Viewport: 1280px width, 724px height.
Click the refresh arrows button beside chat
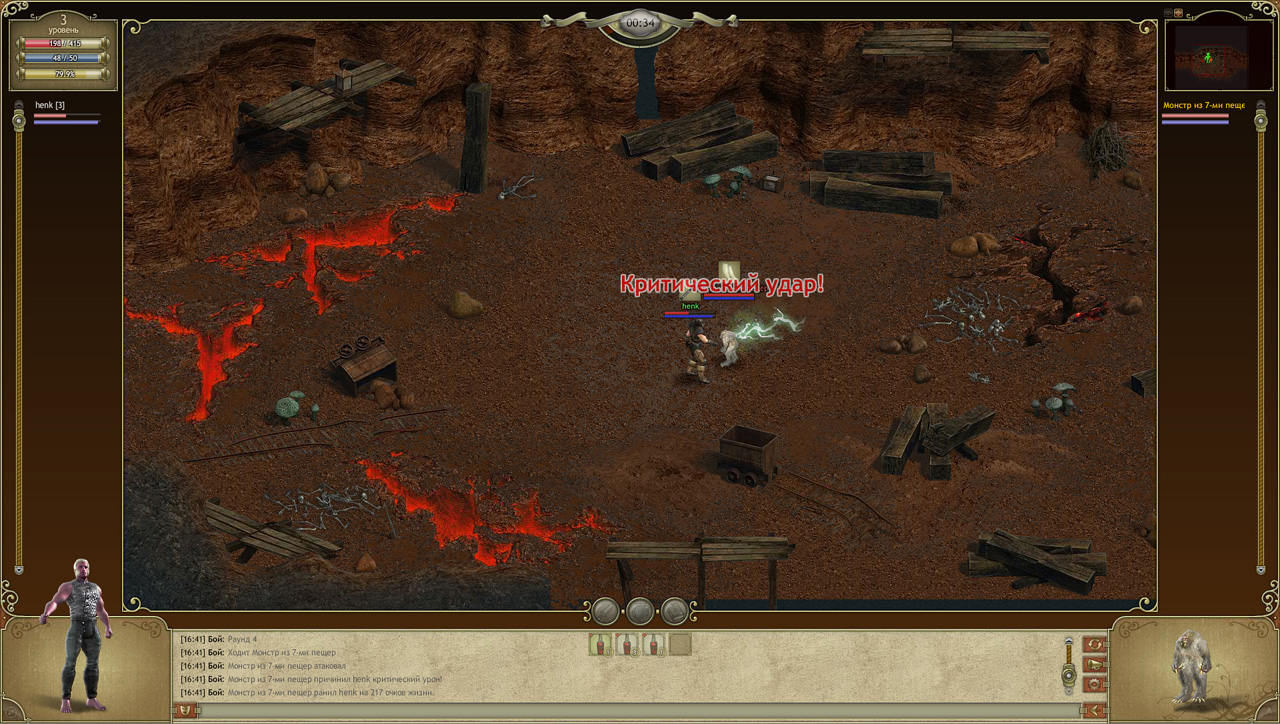tap(1095, 644)
